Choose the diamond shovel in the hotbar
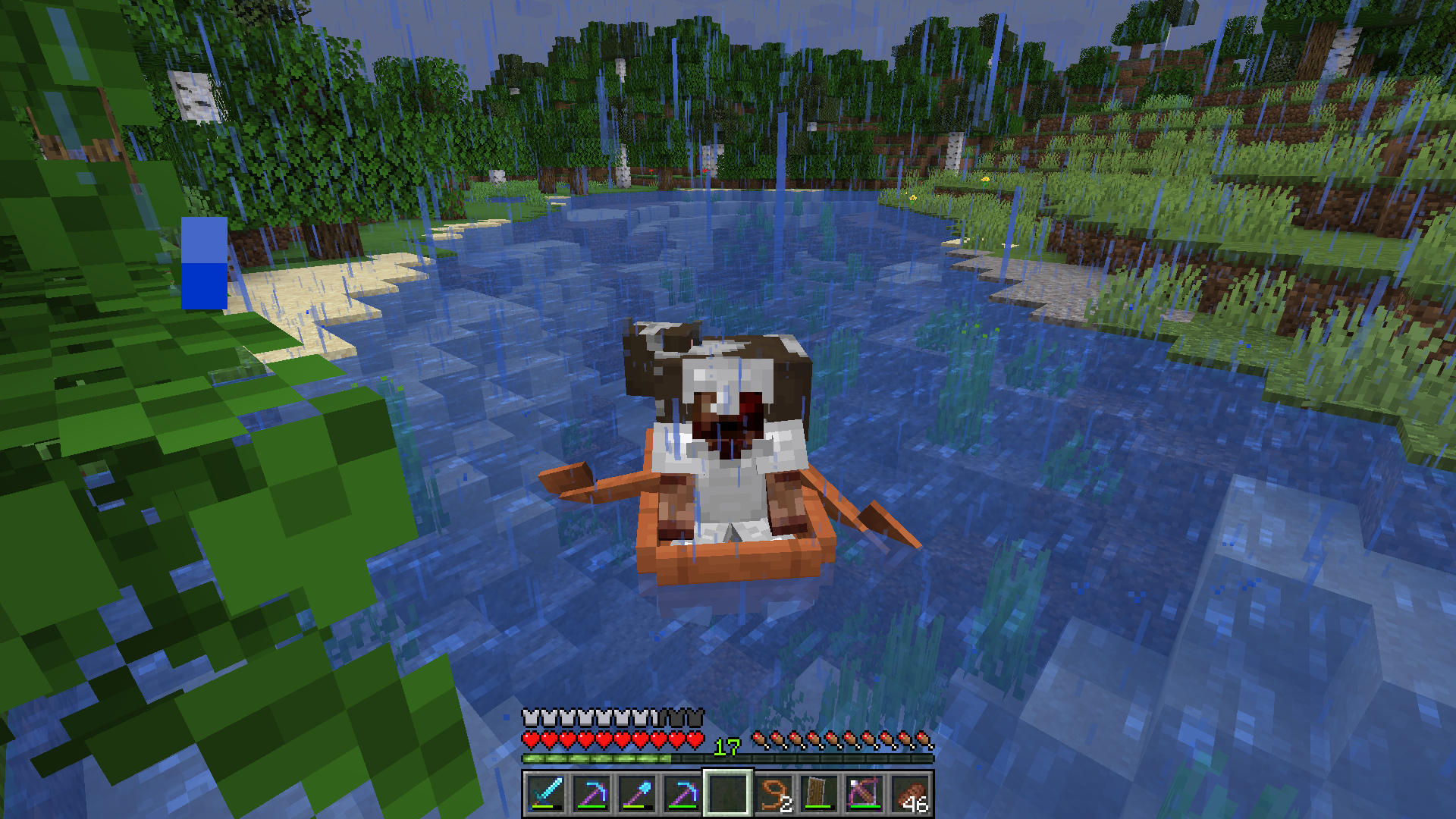Screen dimensions: 1456x819 point(637,793)
